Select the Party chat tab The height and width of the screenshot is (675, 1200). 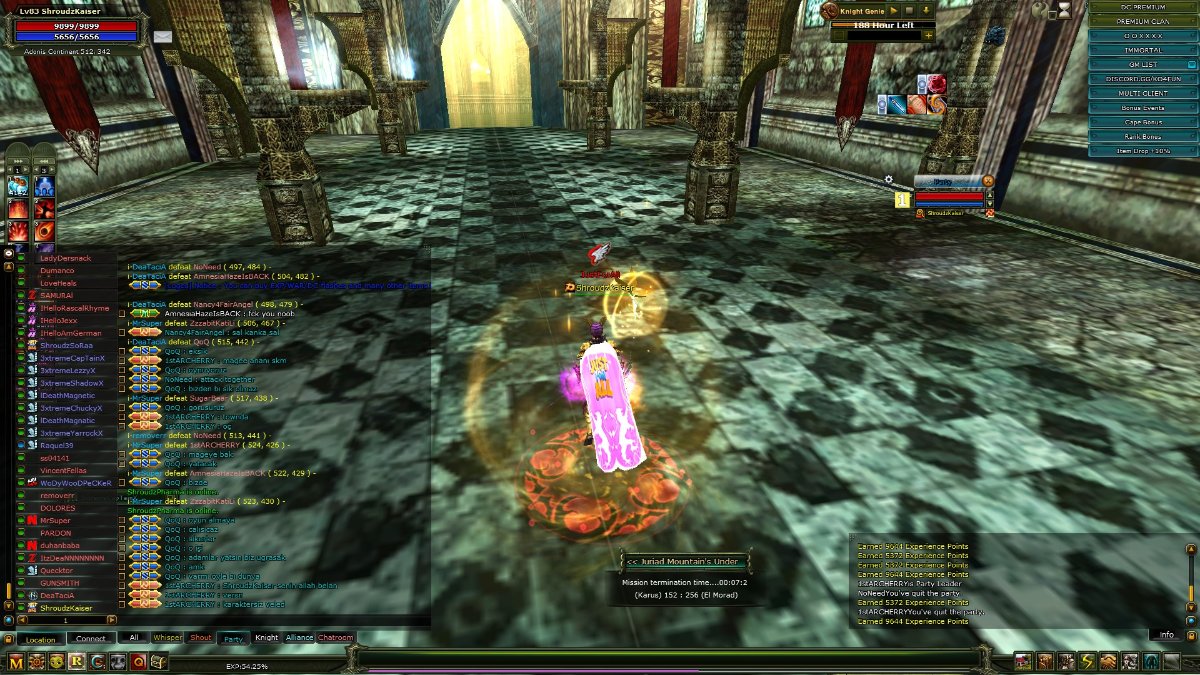coord(234,637)
